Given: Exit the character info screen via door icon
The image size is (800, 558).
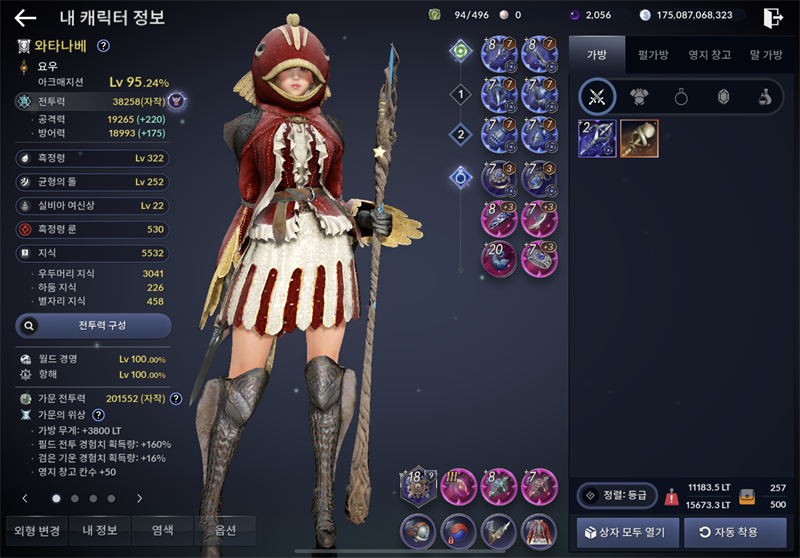Looking at the screenshot, I should (772, 18).
